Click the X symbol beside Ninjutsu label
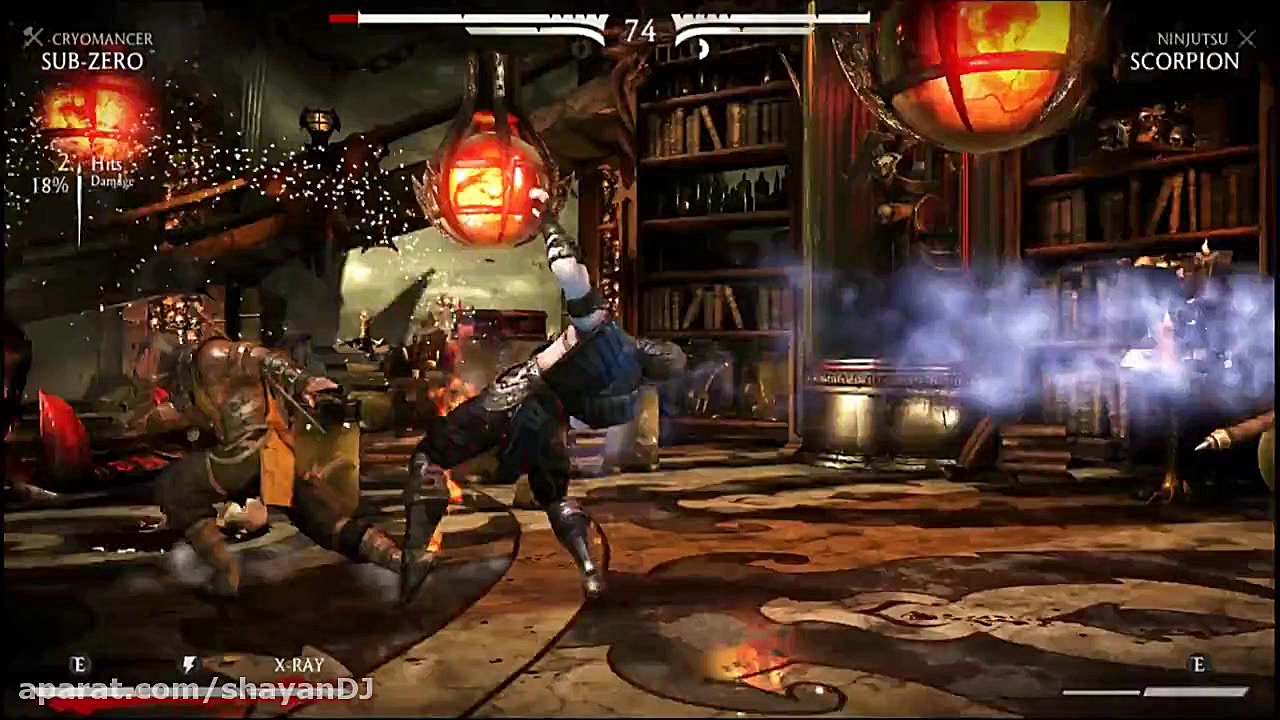This screenshot has width=1280, height=720. pos(1247,40)
